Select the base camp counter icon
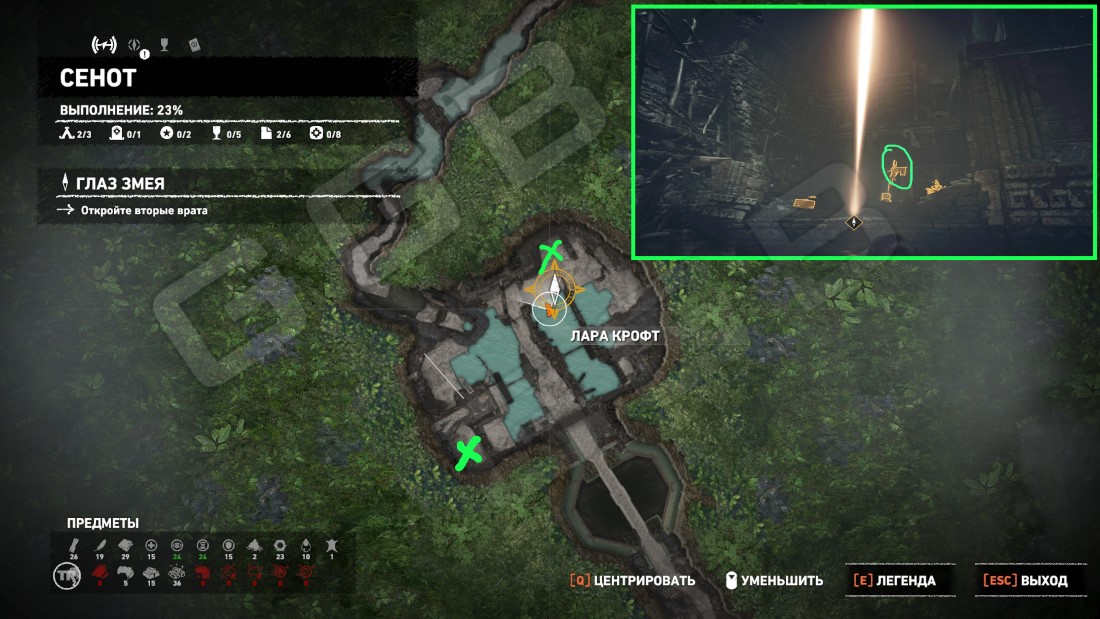 coord(68,134)
